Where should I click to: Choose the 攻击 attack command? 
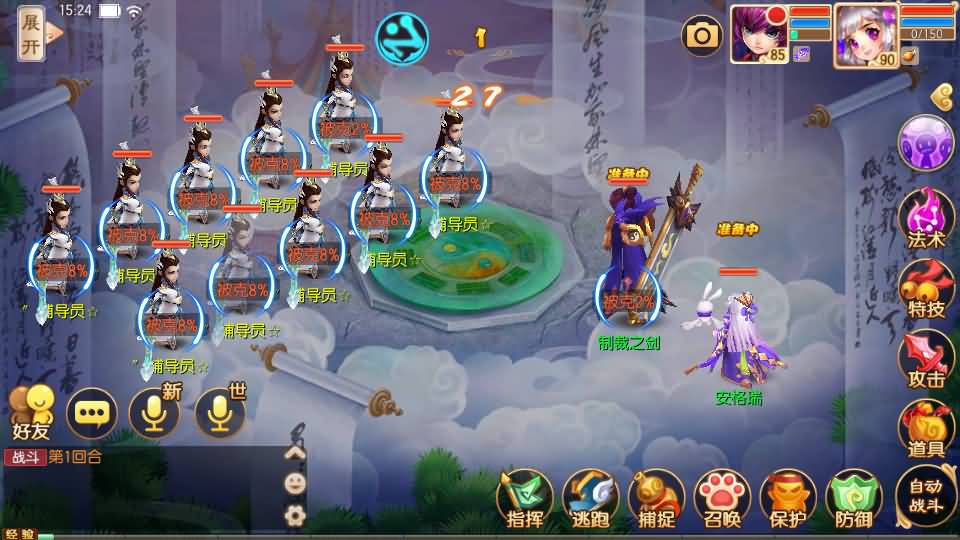point(926,360)
